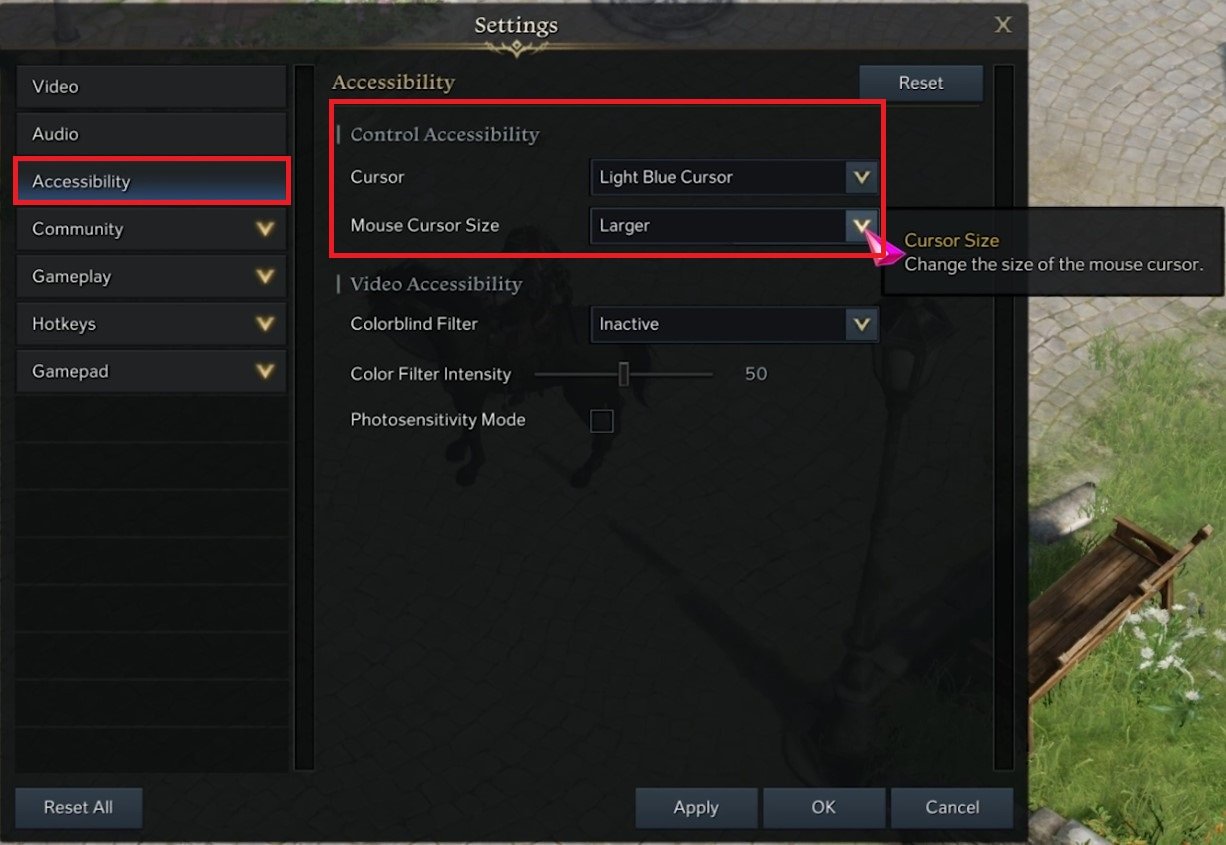Screen dimensions: 1226x845
Task: Close the Settings window
Action: point(1003,25)
